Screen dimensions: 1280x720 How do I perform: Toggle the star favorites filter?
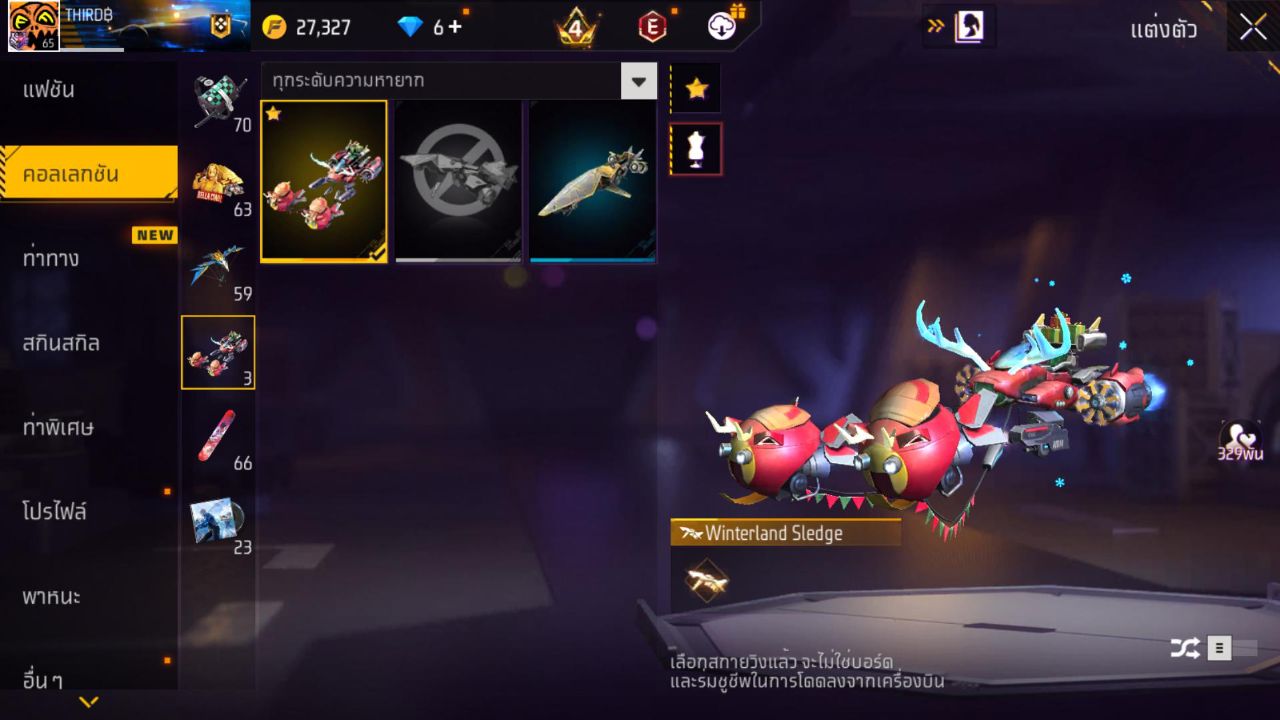coord(696,88)
